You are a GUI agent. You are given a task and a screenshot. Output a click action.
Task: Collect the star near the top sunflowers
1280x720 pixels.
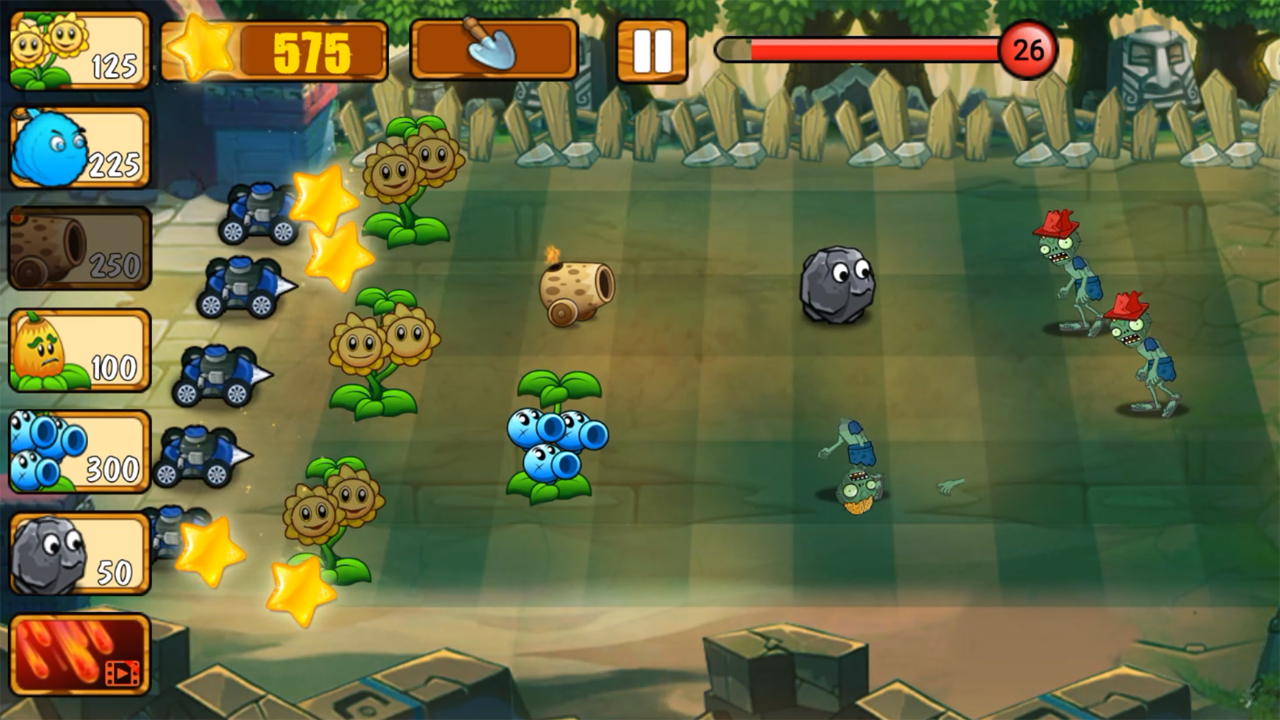click(x=325, y=195)
